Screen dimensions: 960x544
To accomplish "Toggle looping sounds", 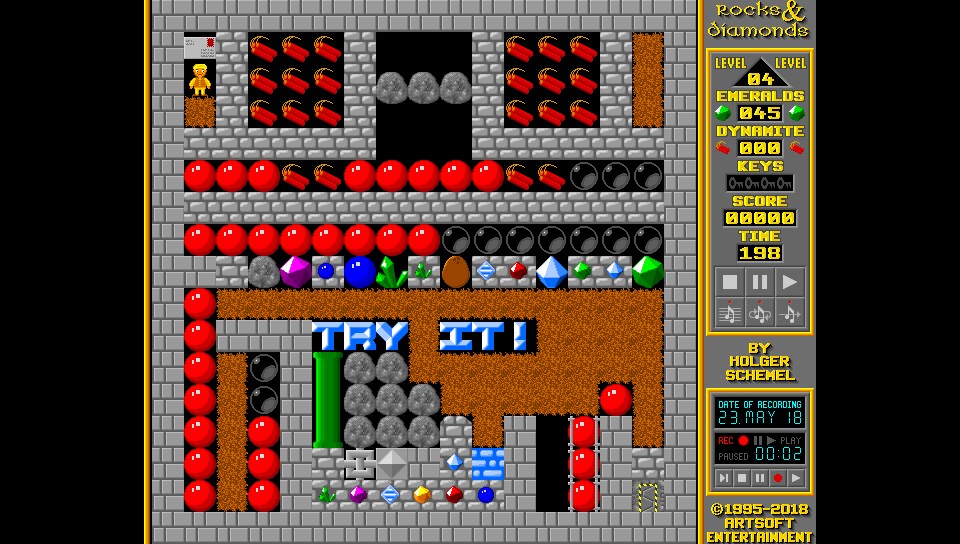I will click(x=760, y=313).
